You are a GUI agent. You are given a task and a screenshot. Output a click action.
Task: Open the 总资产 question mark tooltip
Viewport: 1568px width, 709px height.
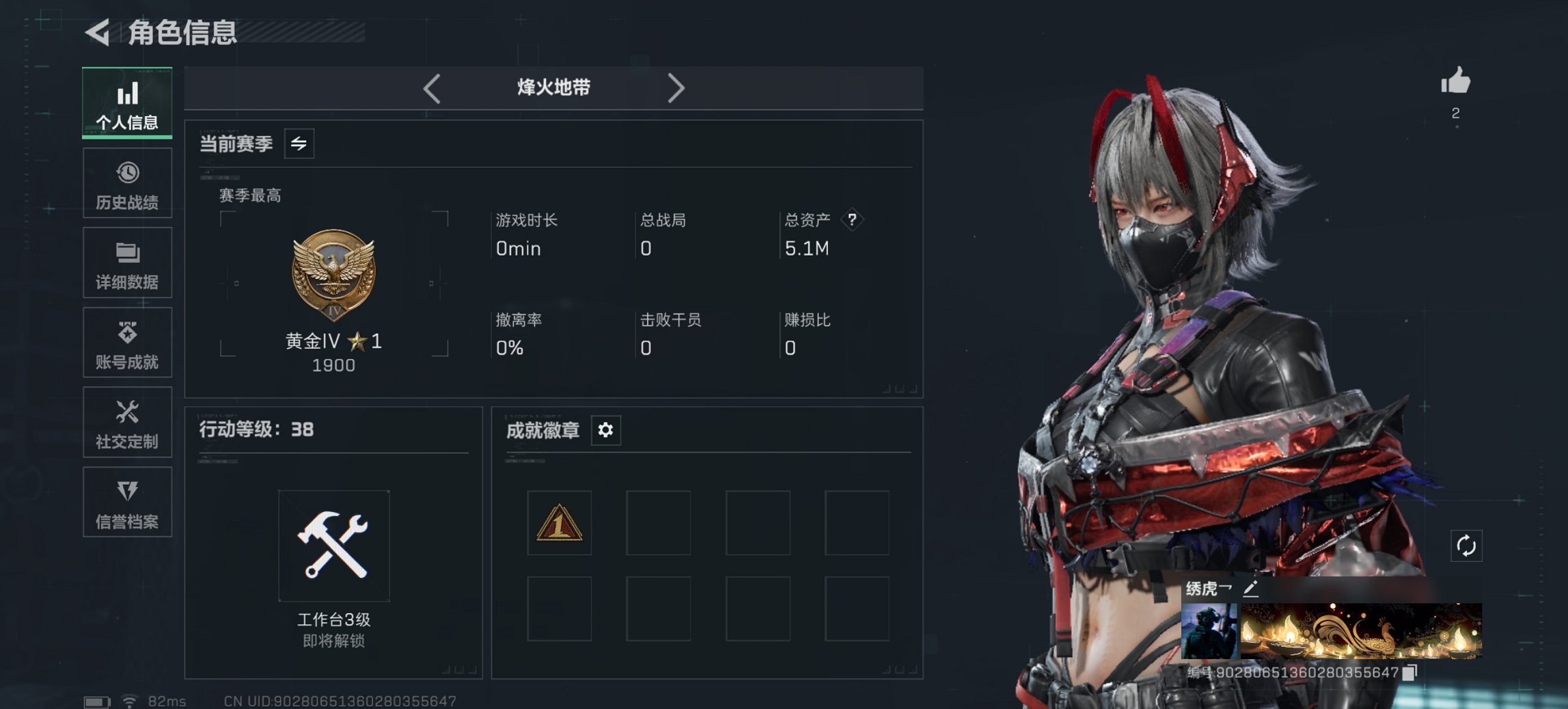tap(853, 220)
